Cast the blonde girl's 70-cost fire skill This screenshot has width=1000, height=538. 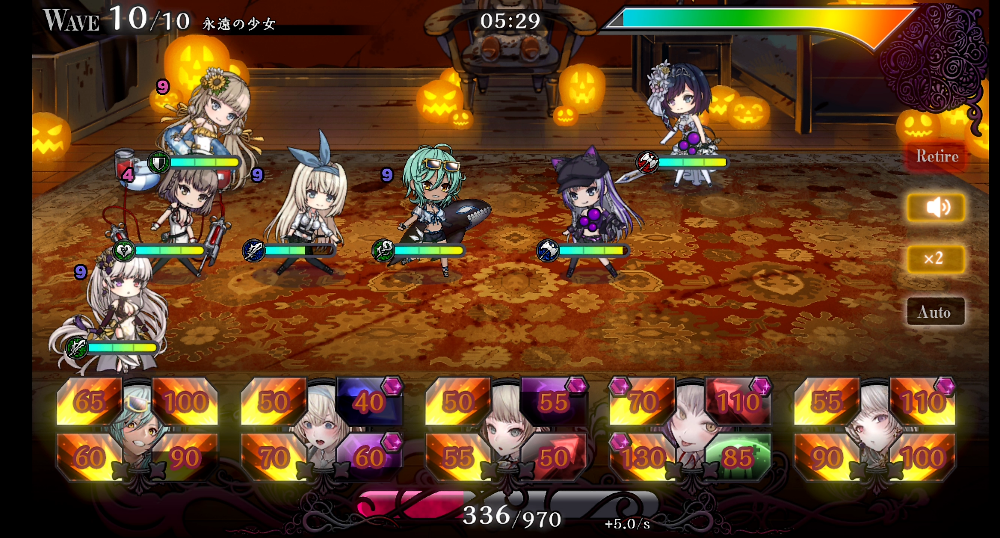pyautogui.click(x=273, y=457)
